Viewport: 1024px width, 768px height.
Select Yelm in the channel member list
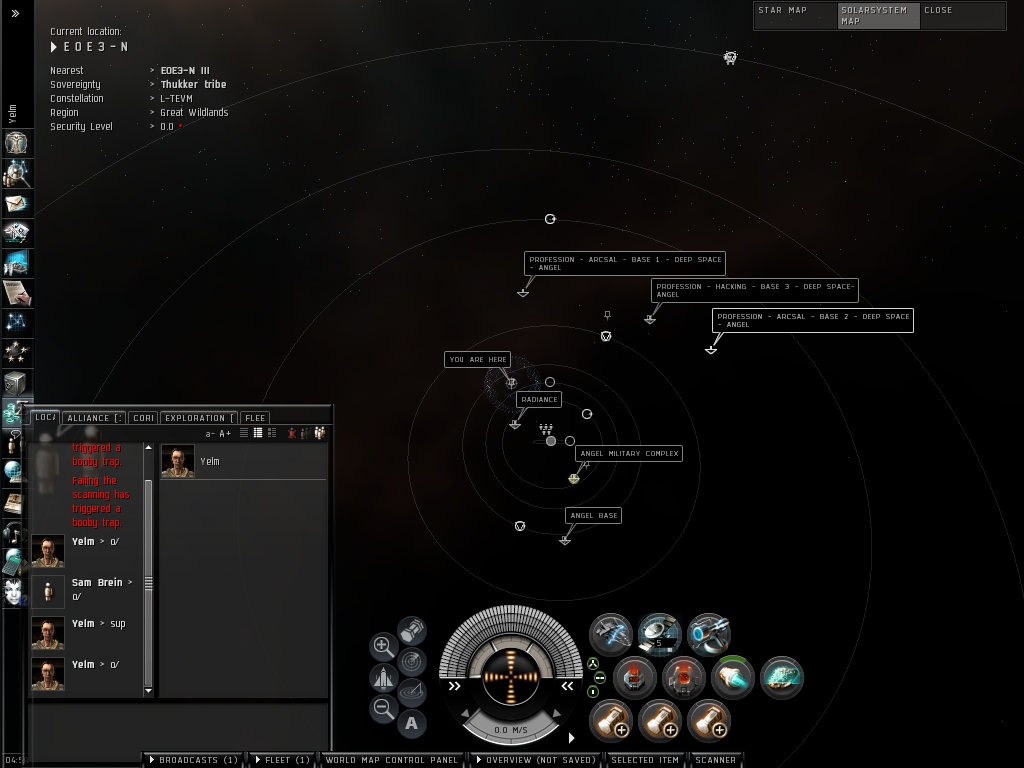click(x=209, y=462)
